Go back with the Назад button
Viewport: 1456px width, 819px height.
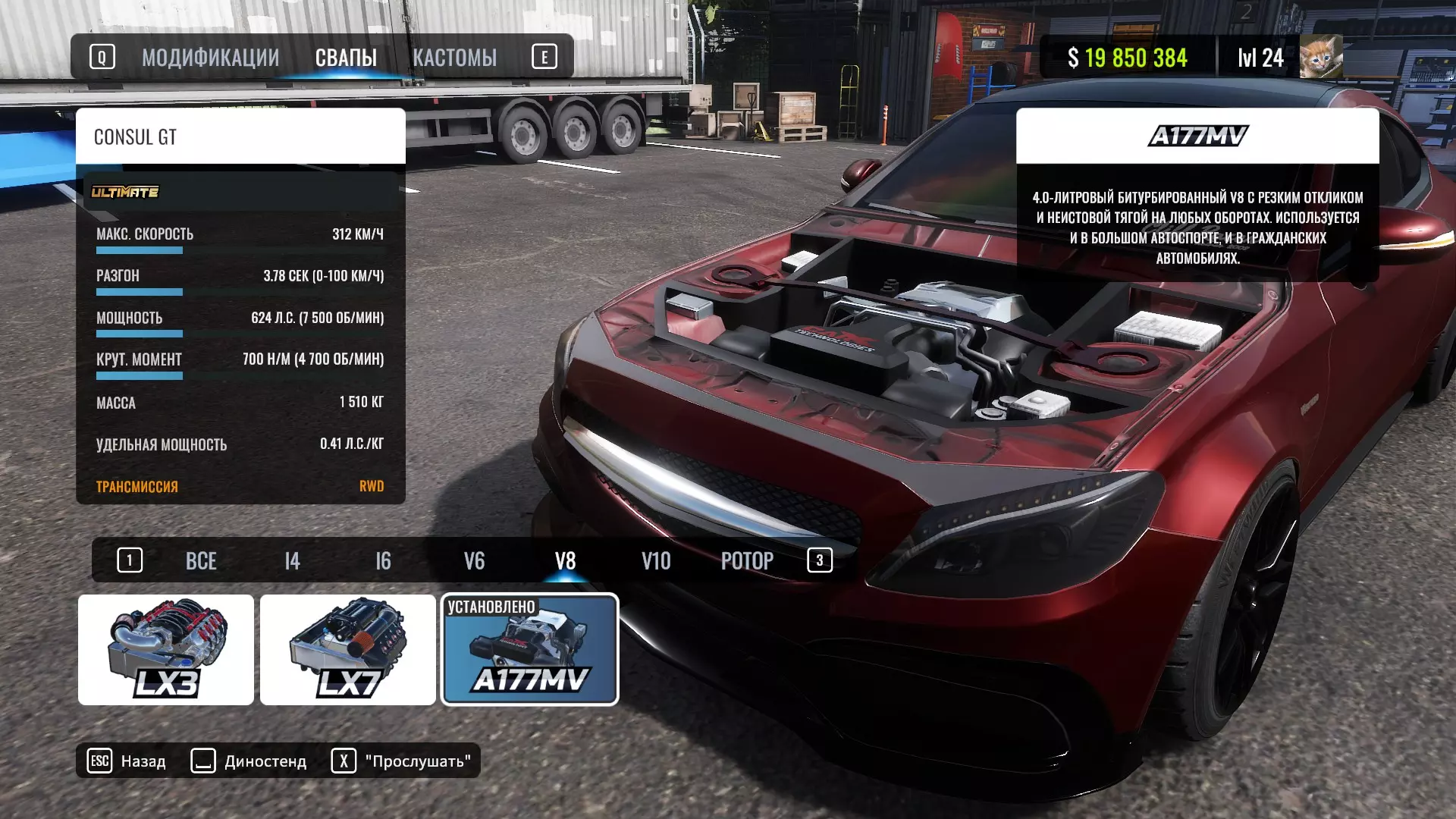pos(127,761)
